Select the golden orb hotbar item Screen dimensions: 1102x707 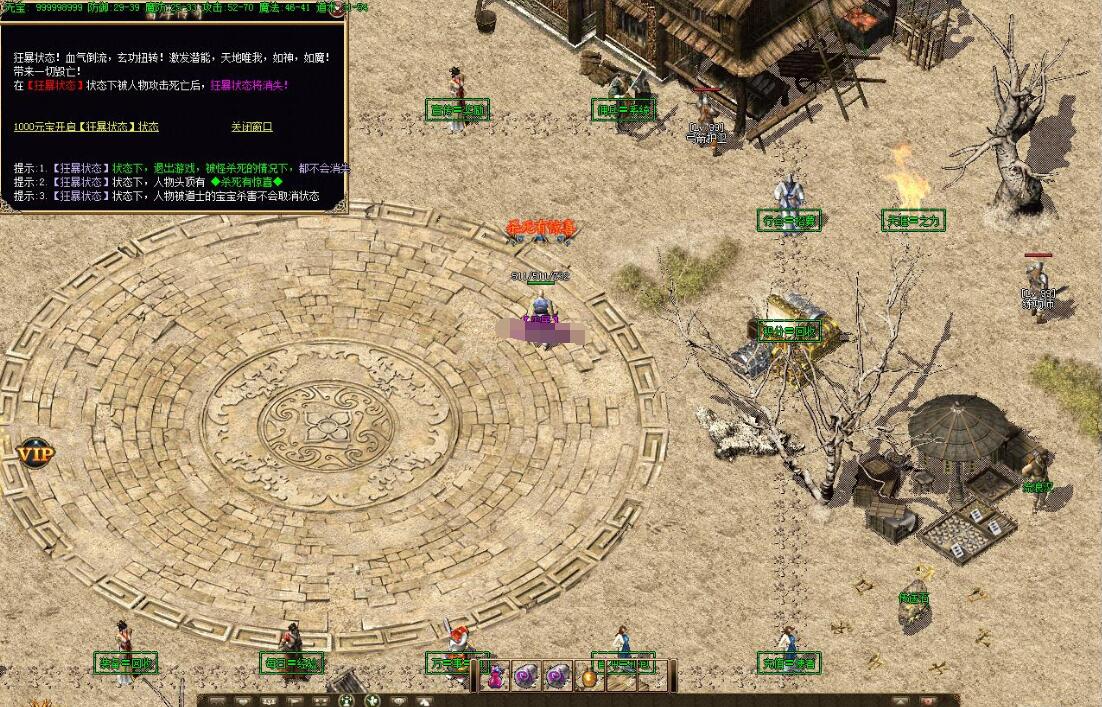[x=589, y=677]
